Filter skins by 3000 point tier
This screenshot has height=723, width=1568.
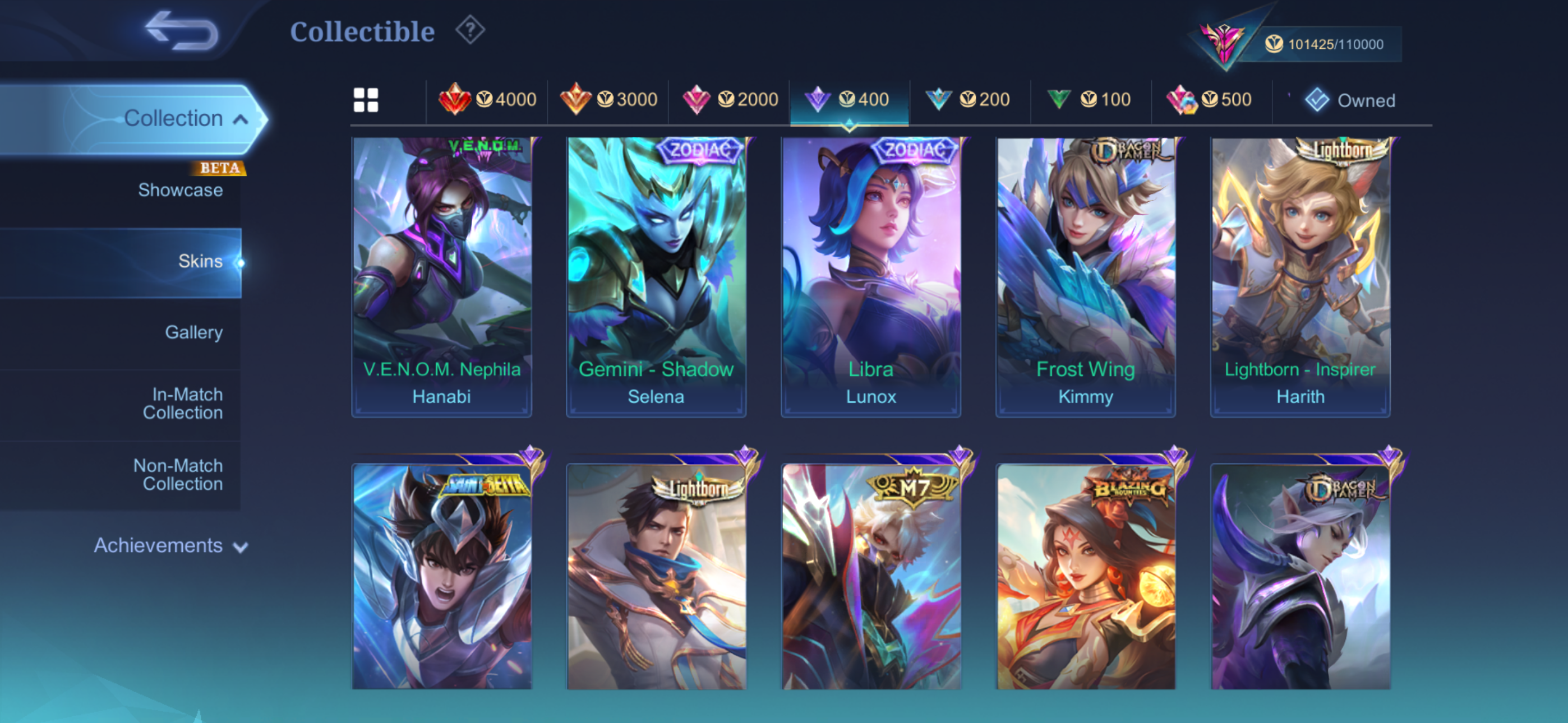tap(608, 100)
